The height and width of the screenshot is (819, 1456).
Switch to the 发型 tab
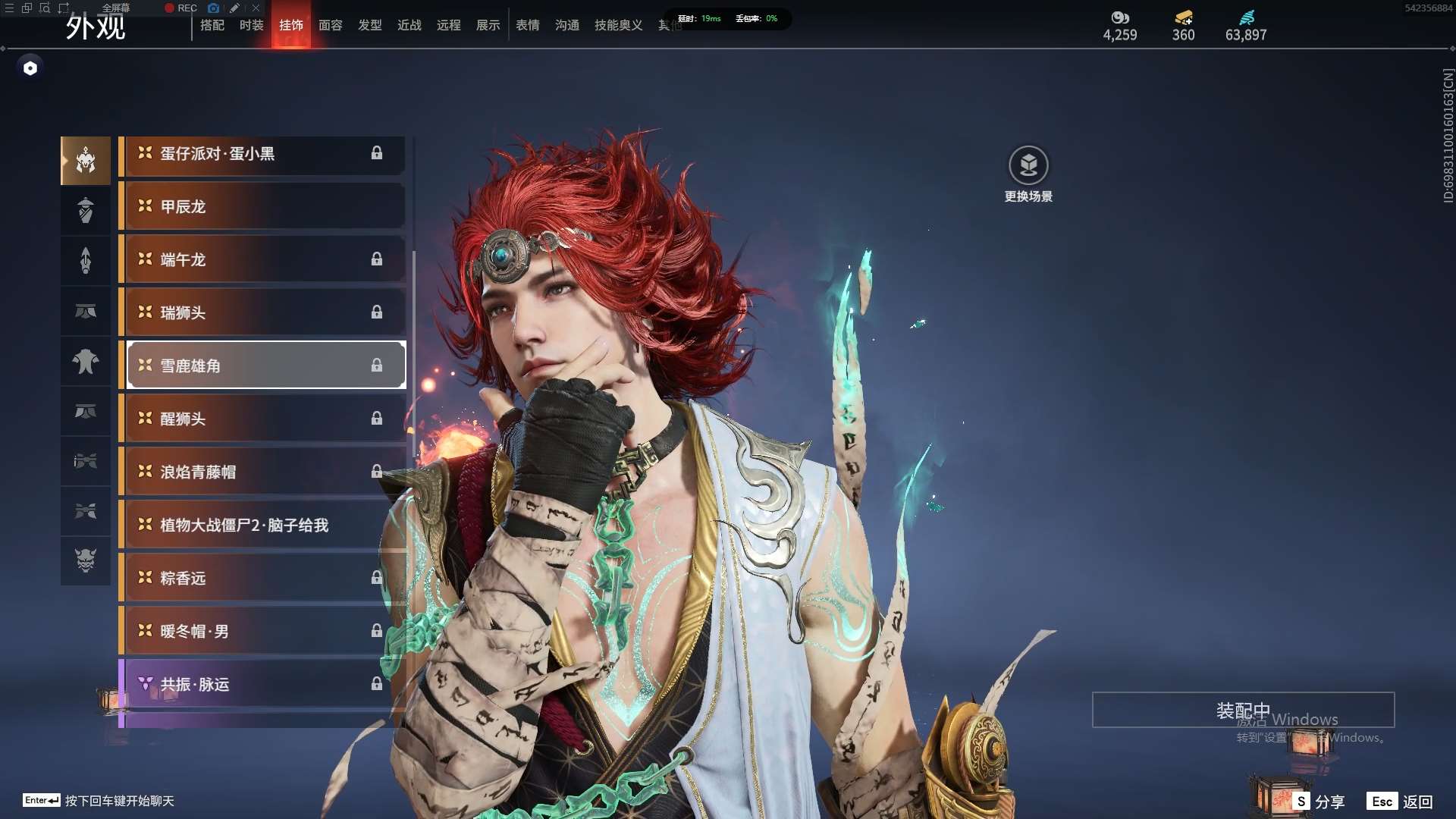pos(370,25)
